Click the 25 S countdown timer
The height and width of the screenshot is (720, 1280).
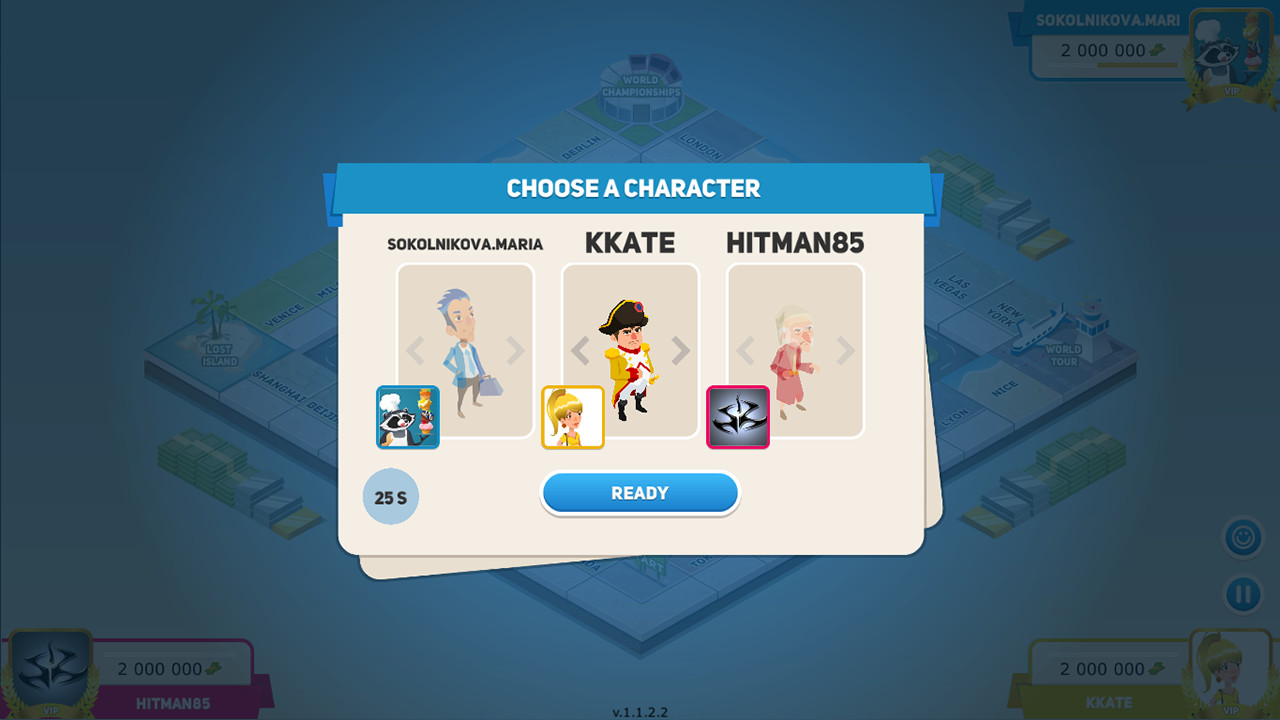(x=391, y=496)
